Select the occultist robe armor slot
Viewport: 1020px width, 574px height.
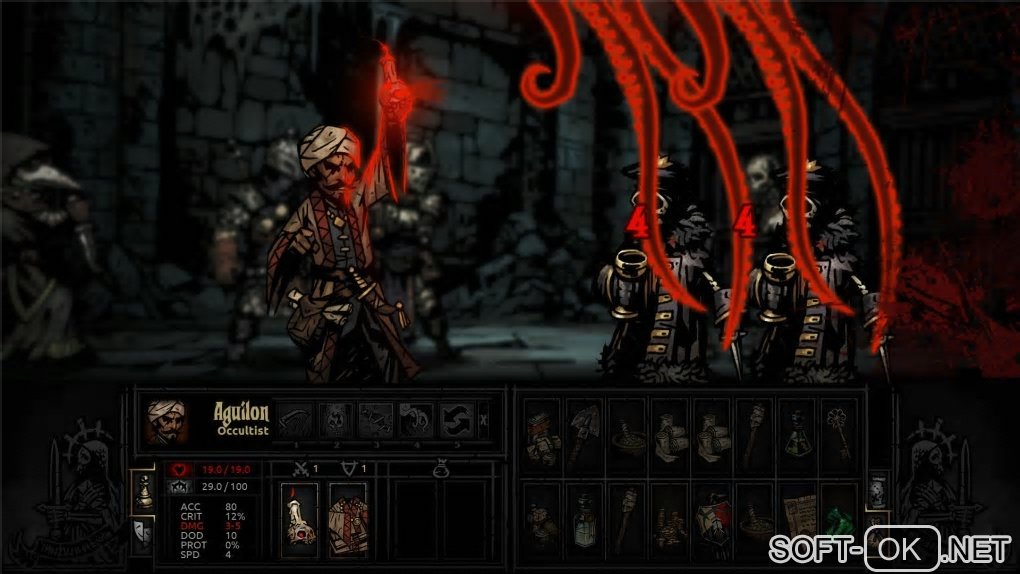pos(348,519)
